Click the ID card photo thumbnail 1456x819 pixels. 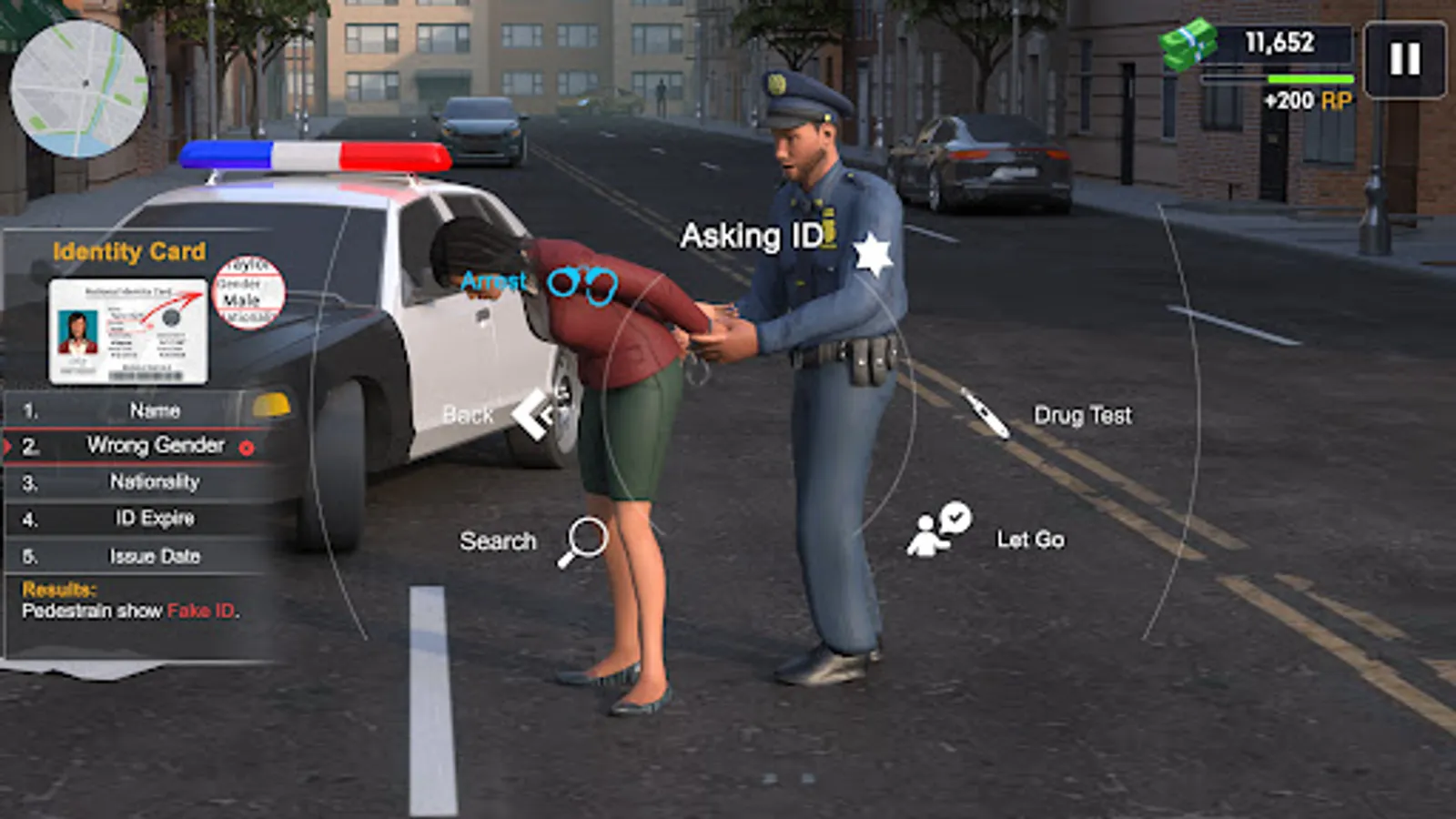[76, 333]
